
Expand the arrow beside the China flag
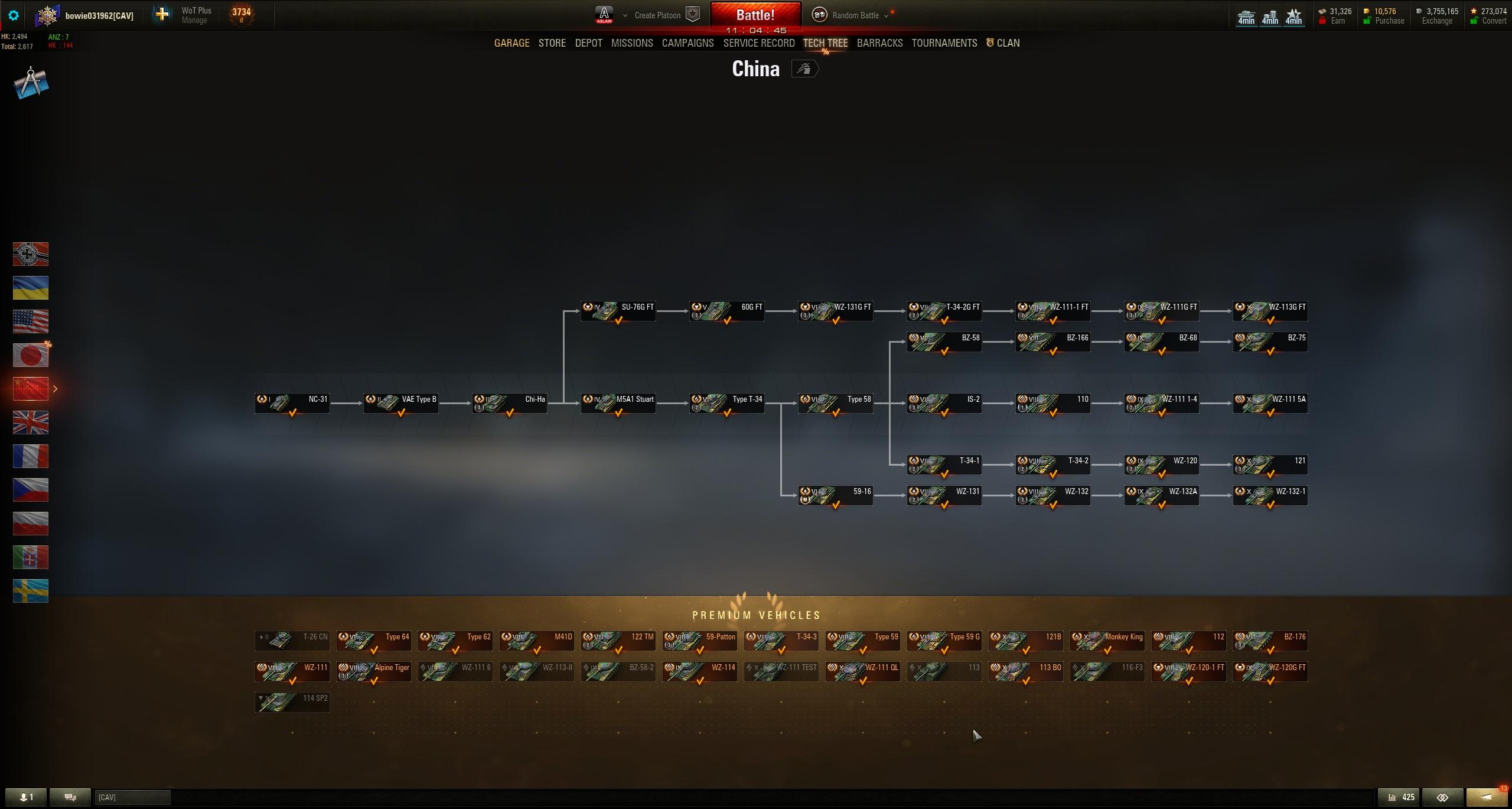[x=55, y=388]
